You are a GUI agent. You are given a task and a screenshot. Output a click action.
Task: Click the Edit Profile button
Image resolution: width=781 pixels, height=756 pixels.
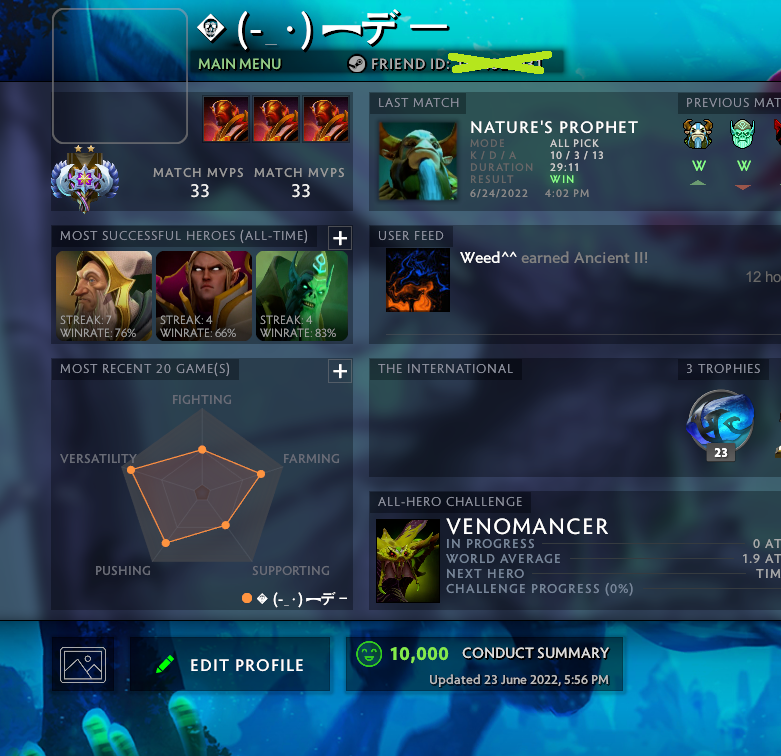pos(230,665)
